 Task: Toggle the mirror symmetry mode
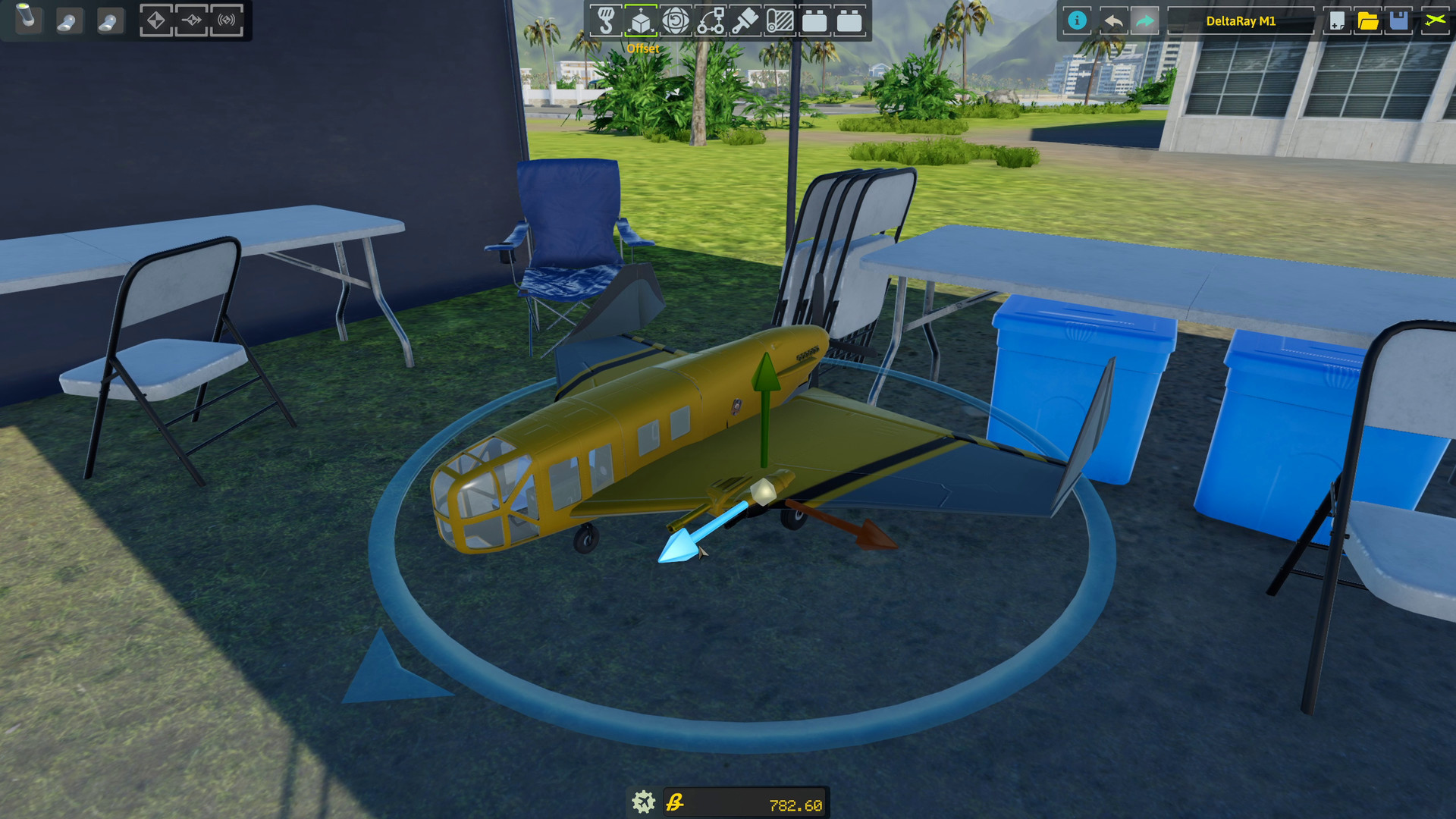pyautogui.click(x=156, y=21)
